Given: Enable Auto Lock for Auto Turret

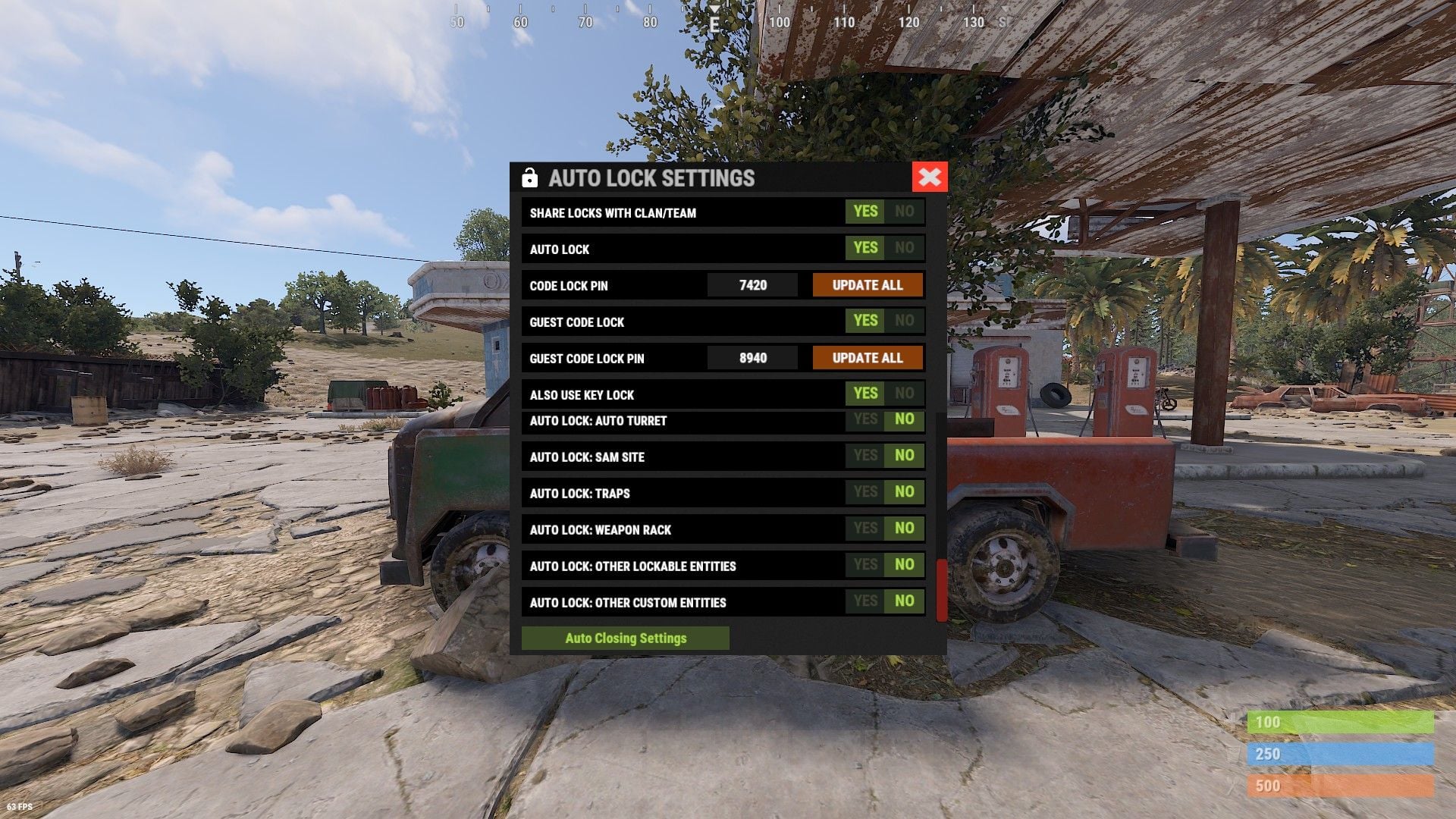Looking at the screenshot, I should [x=865, y=421].
